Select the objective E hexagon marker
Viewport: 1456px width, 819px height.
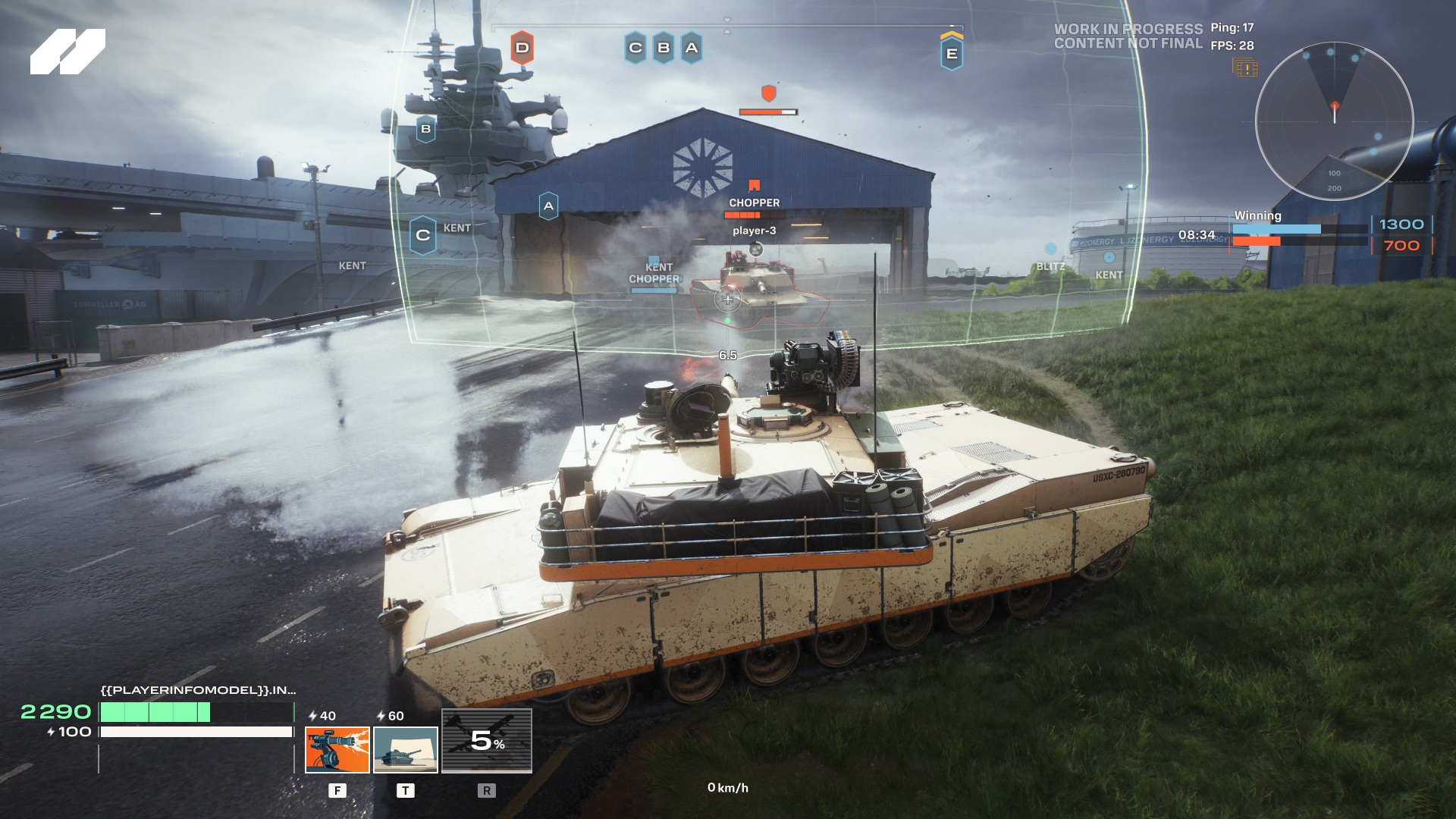point(953,53)
